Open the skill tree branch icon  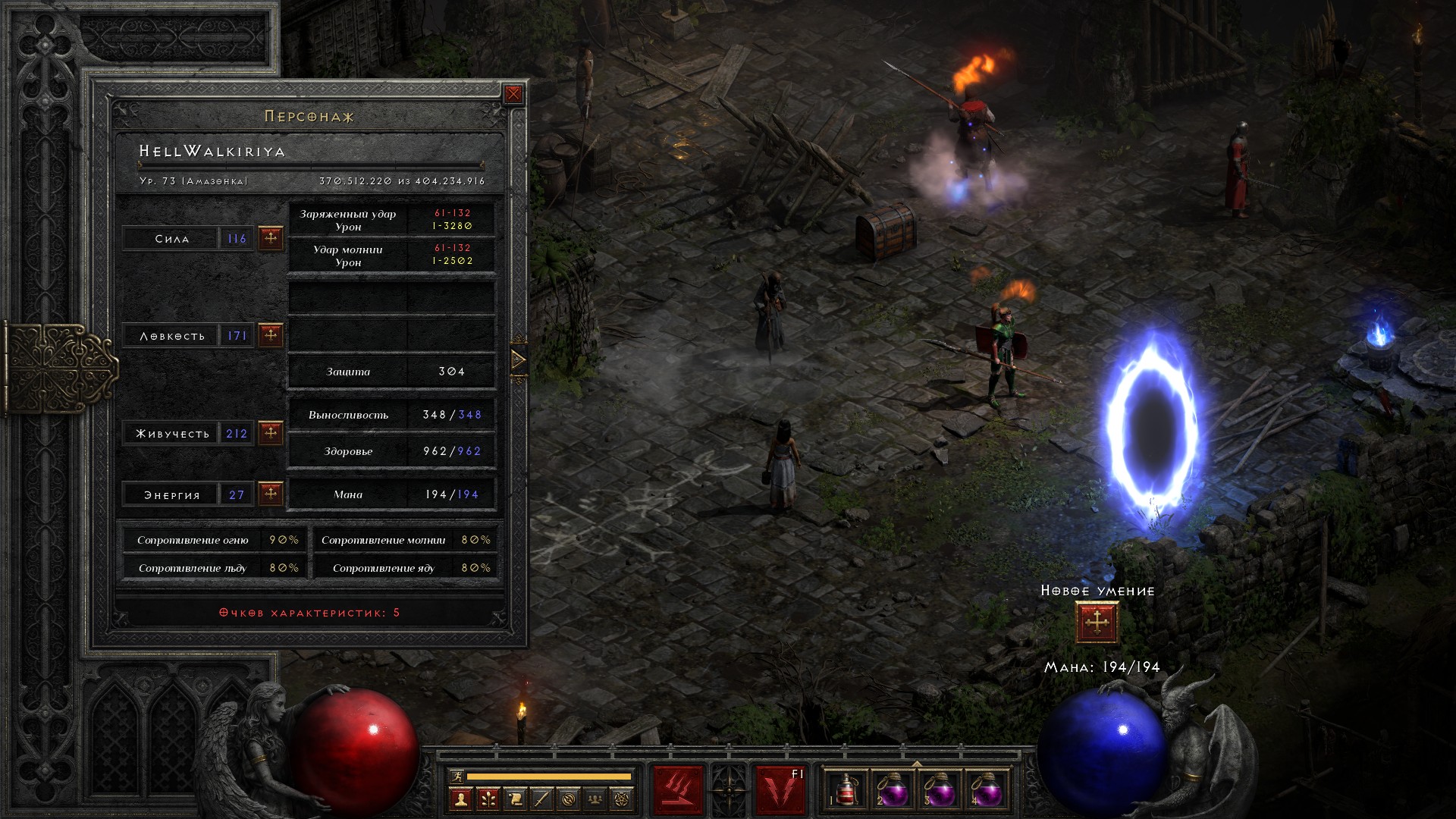coord(488,799)
